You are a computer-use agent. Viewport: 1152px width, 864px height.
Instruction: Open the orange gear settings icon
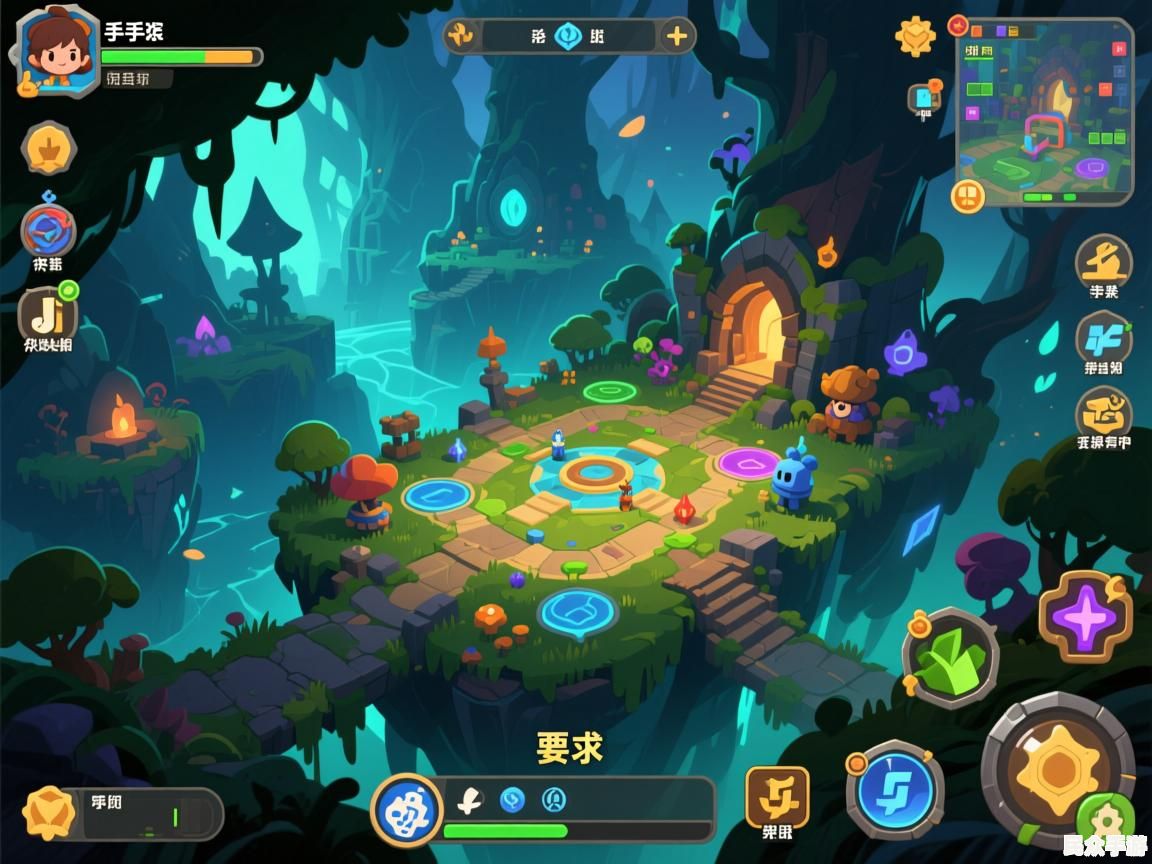pyautogui.click(x=915, y=37)
